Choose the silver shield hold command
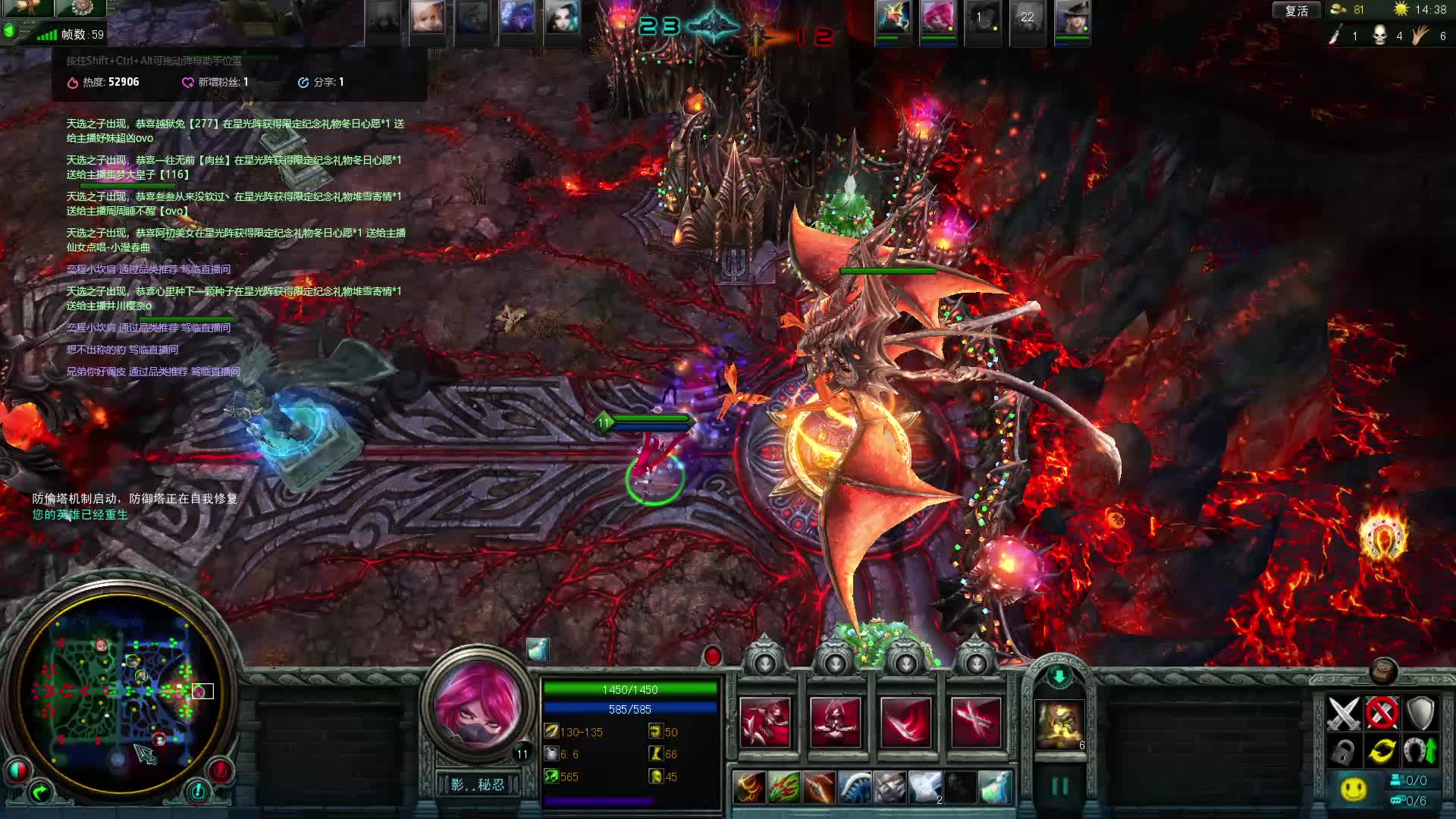 1420,713
